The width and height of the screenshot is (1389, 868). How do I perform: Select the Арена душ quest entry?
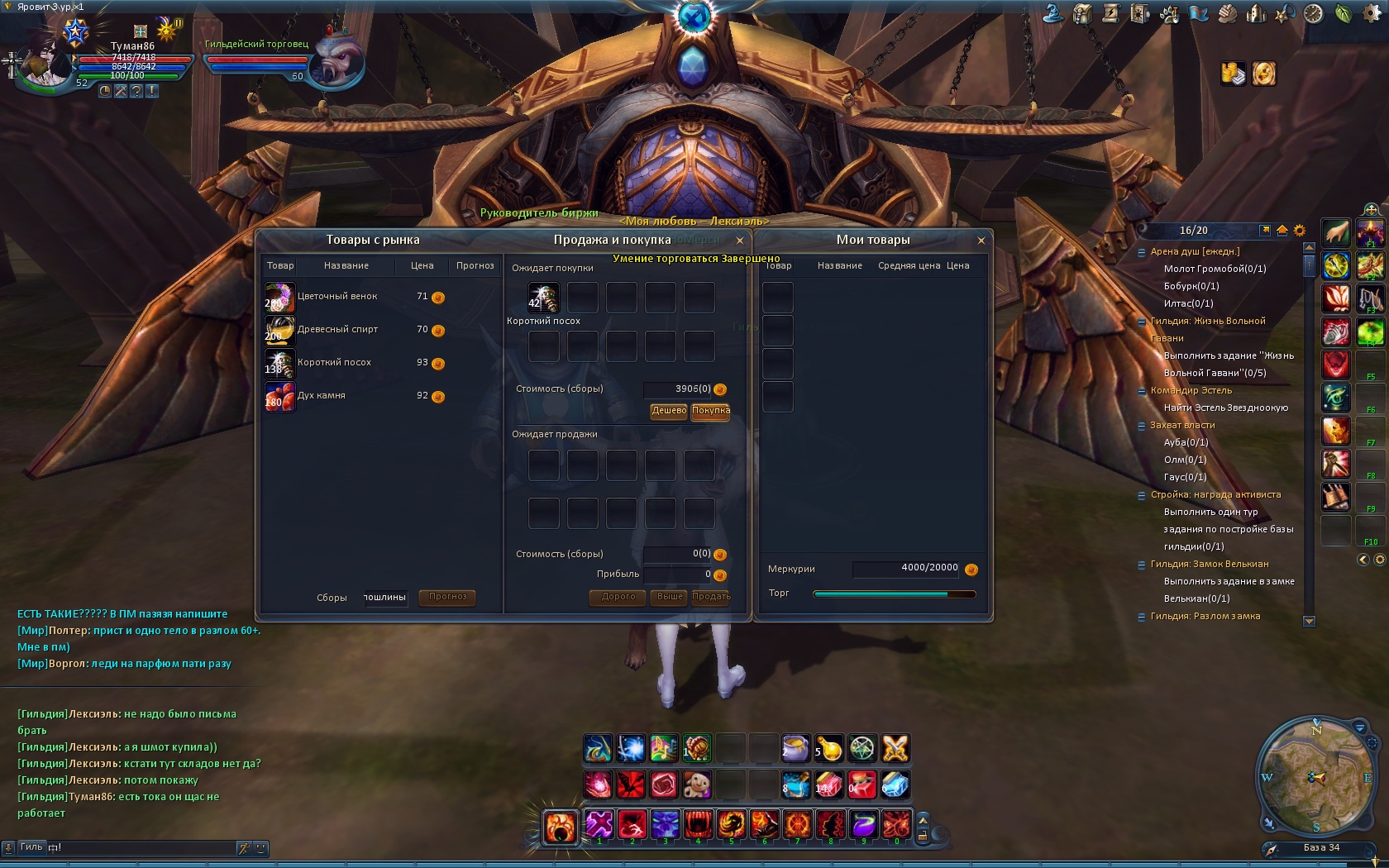[x=1195, y=252]
